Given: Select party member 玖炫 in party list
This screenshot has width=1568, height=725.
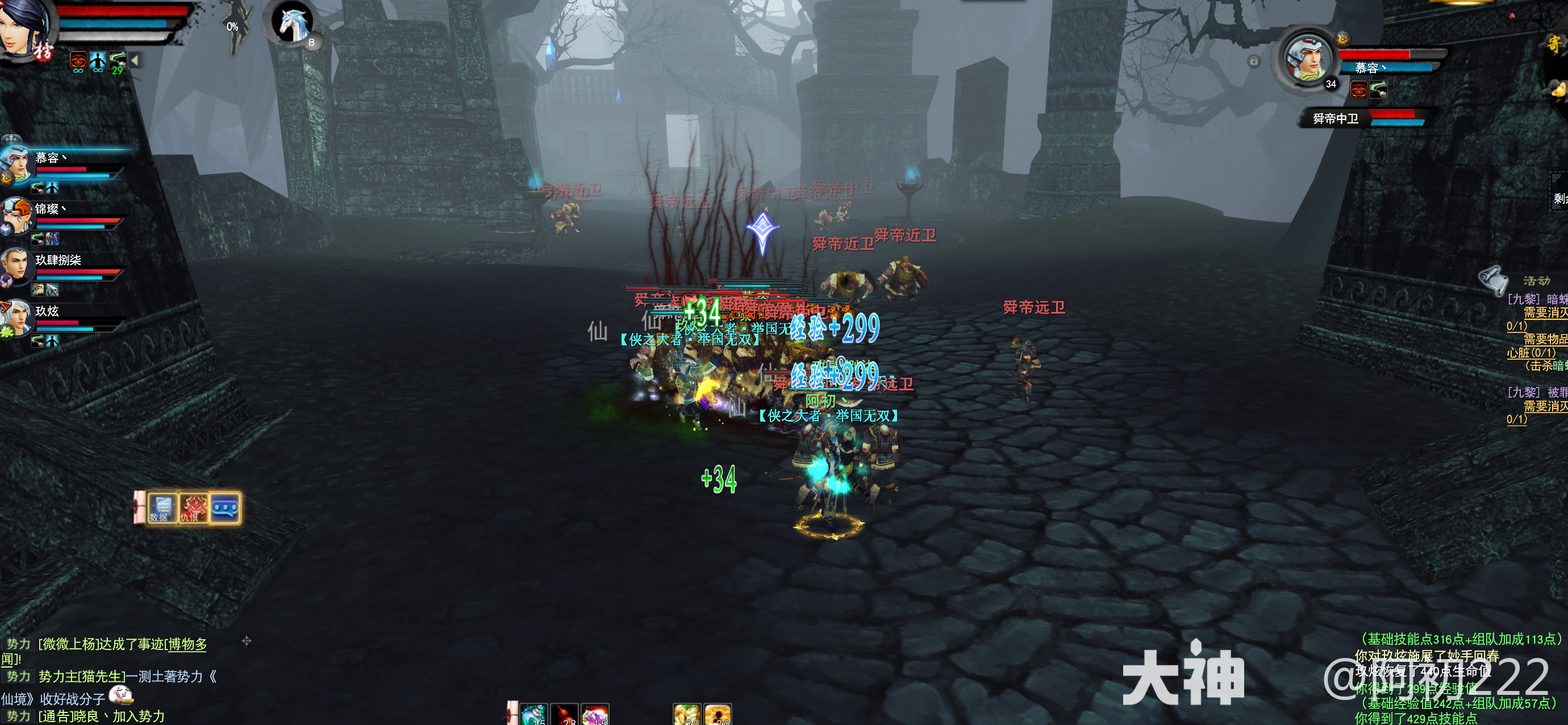Looking at the screenshot, I should coord(16,316).
